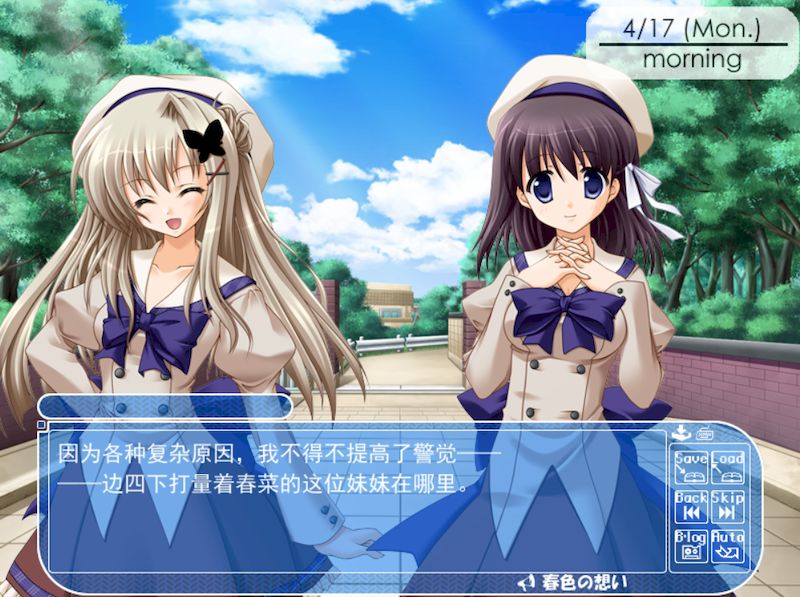
Task: Open the B-log backlog
Action: tap(690, 545)
